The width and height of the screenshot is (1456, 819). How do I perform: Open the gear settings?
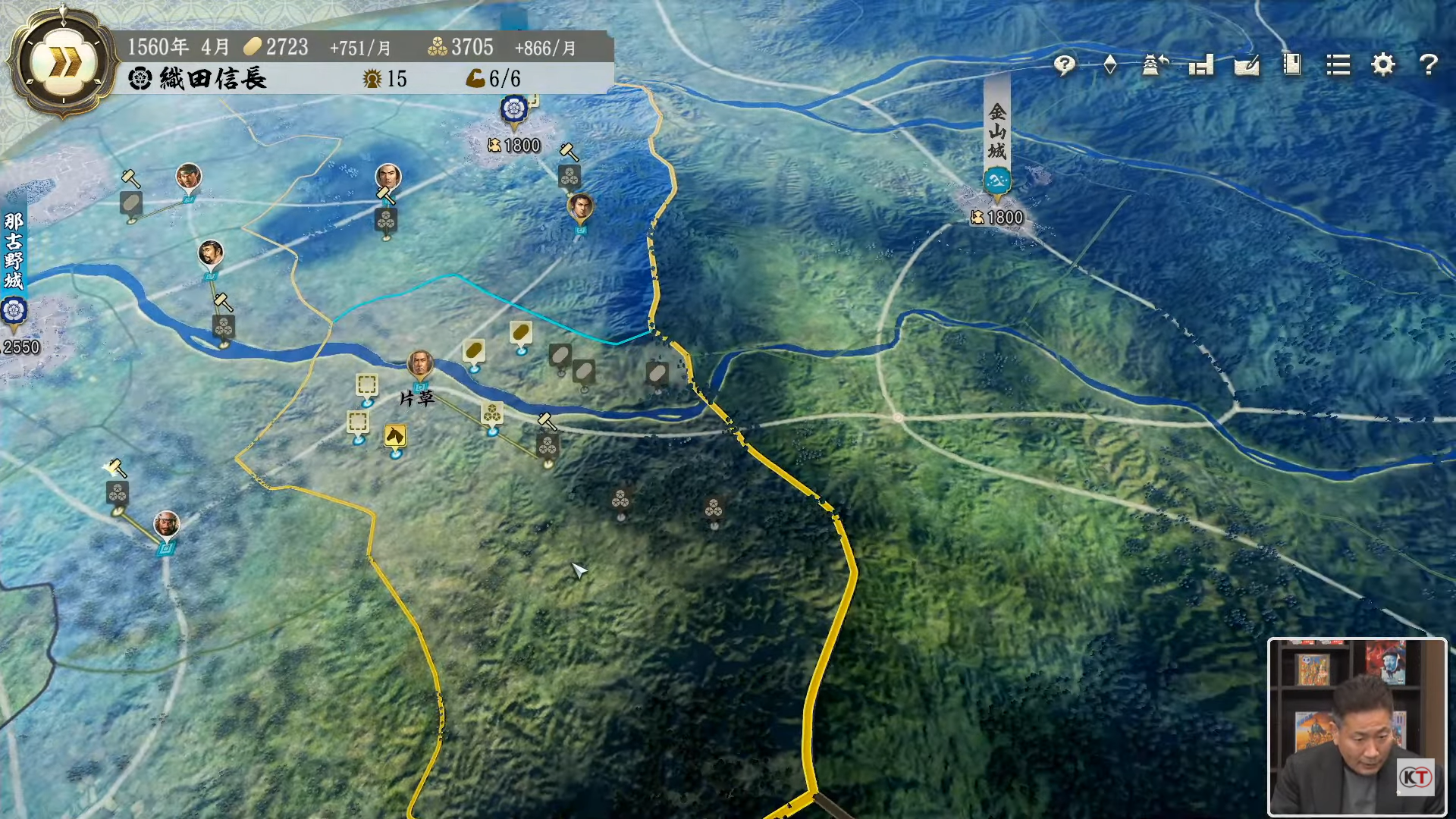click(x=1383, y=65)
